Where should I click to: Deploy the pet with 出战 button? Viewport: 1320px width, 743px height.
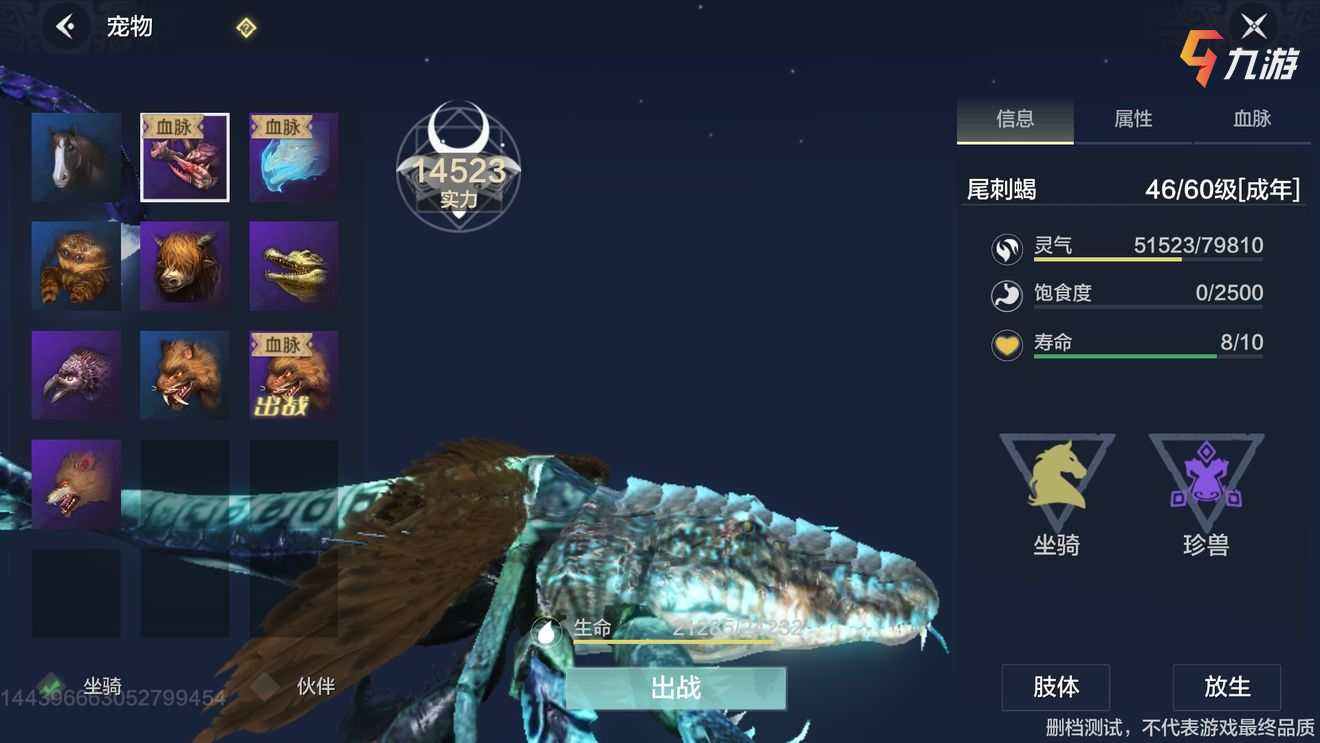[x=675, y=688]
